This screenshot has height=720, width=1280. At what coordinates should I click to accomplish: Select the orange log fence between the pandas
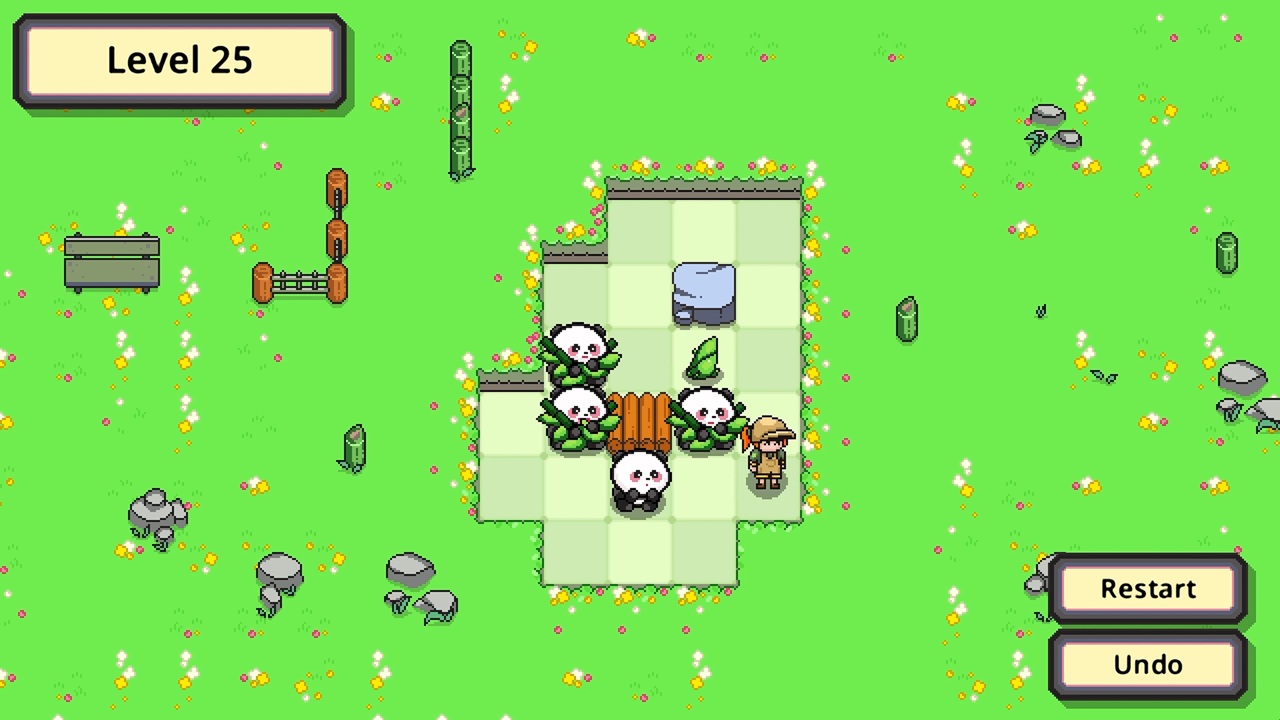point(642,422)
